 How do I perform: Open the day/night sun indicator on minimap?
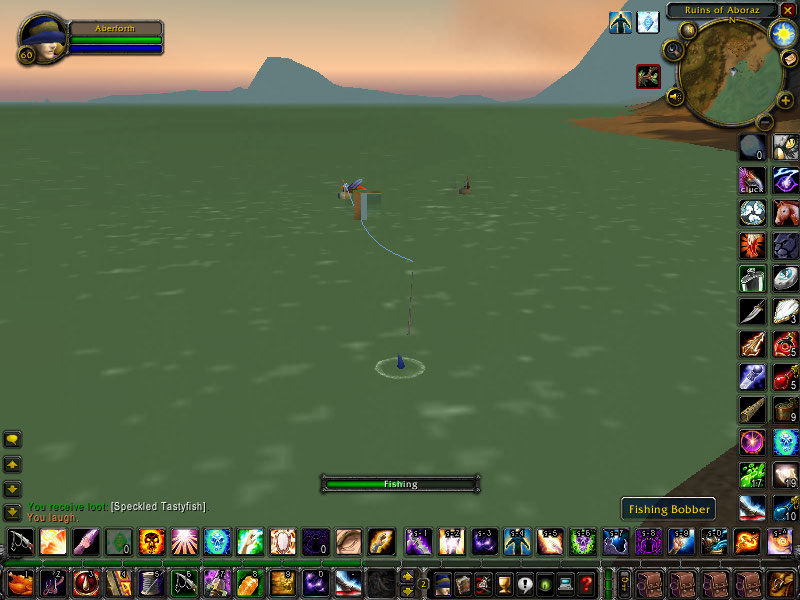pyautogui.click(x=781, y=33)
